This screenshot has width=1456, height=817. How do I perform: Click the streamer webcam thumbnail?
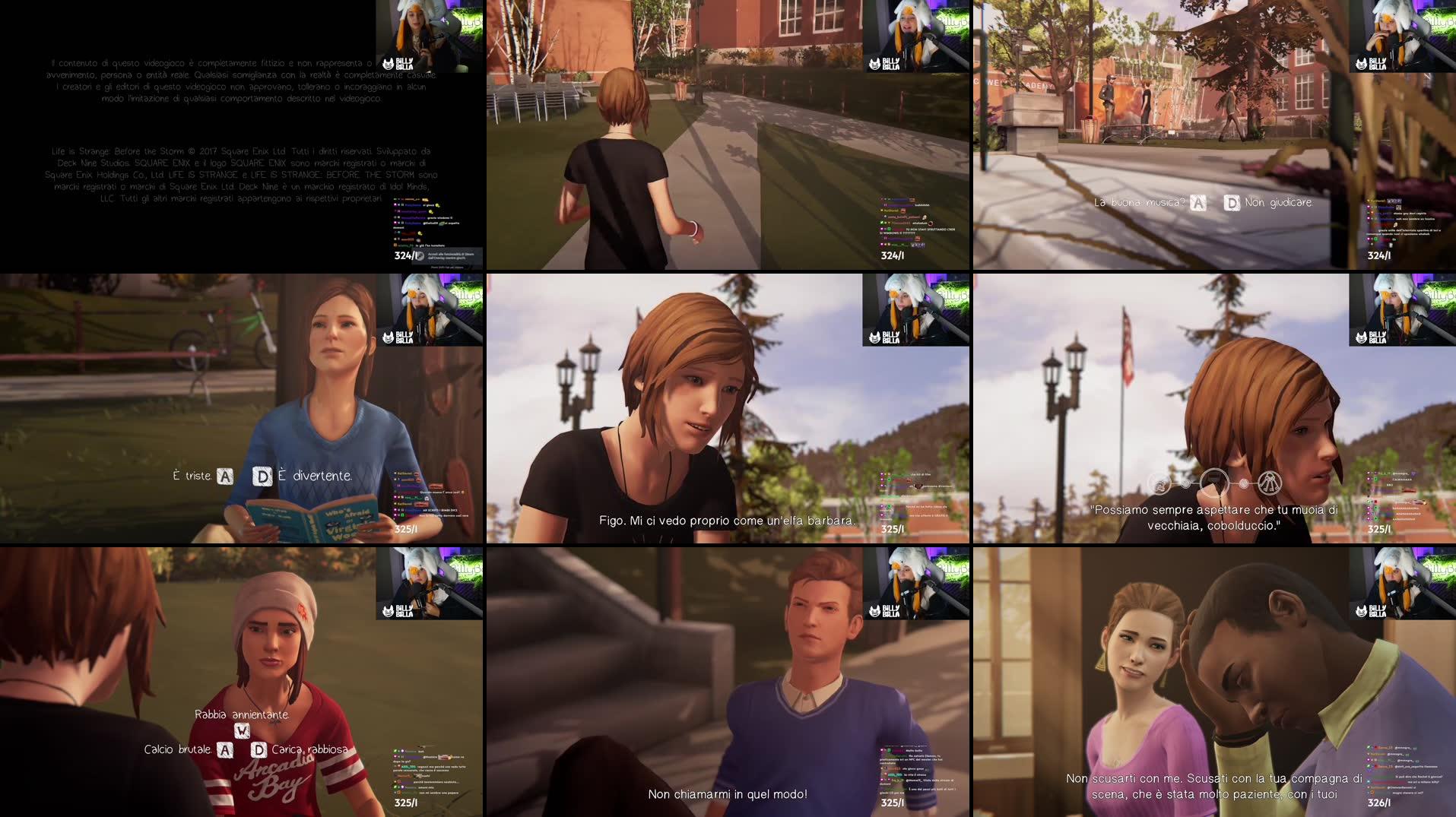(430, 34)
